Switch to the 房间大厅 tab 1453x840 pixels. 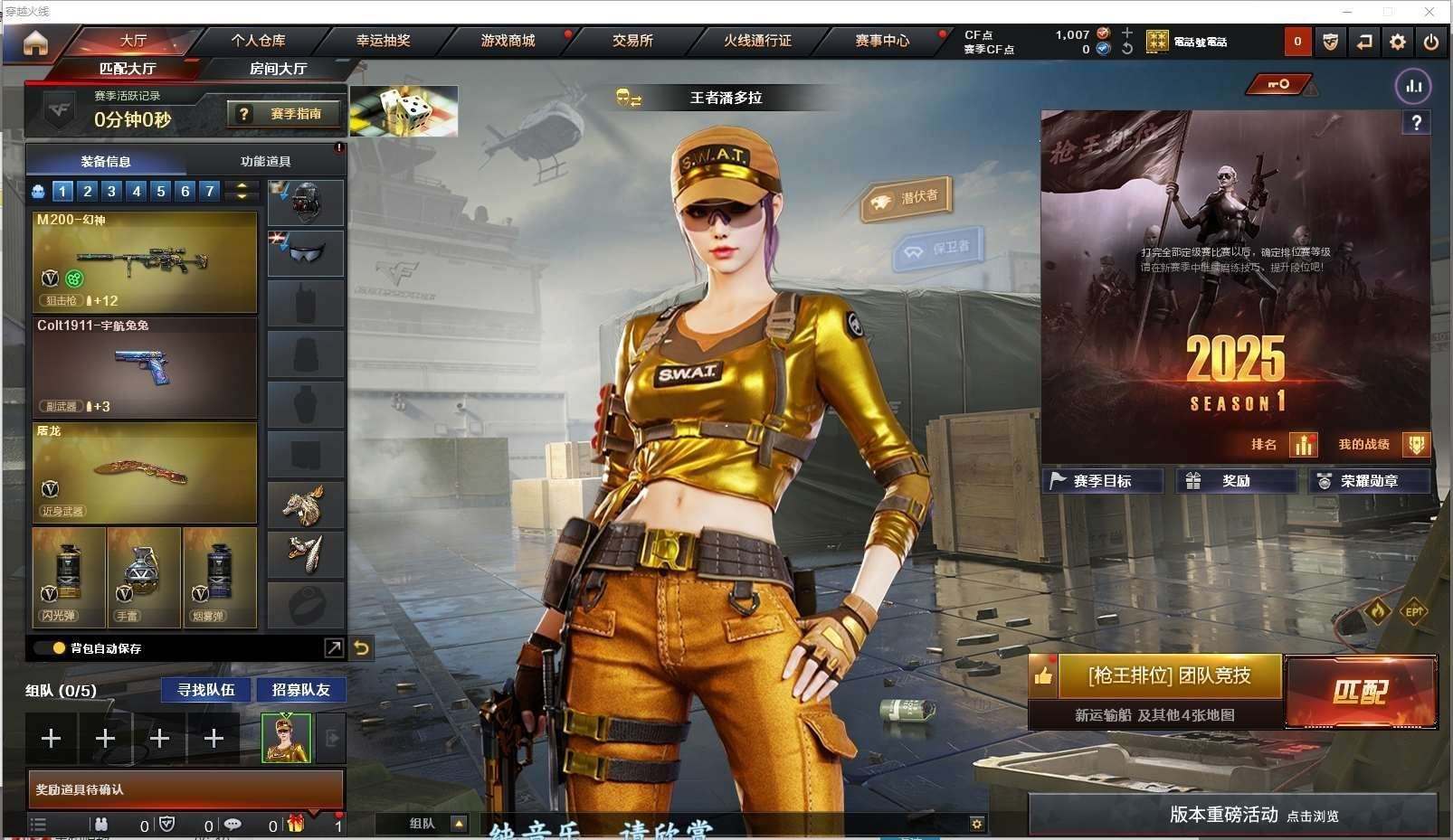click(278, 69)
